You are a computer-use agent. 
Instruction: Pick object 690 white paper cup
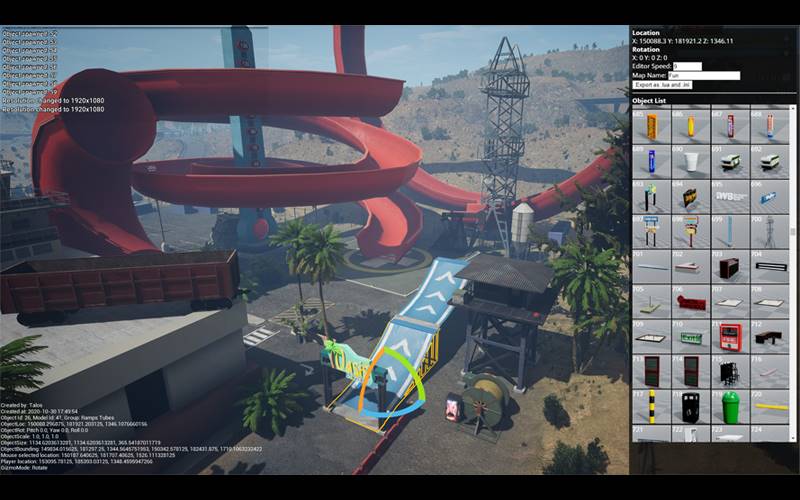[x=690, y=162]
